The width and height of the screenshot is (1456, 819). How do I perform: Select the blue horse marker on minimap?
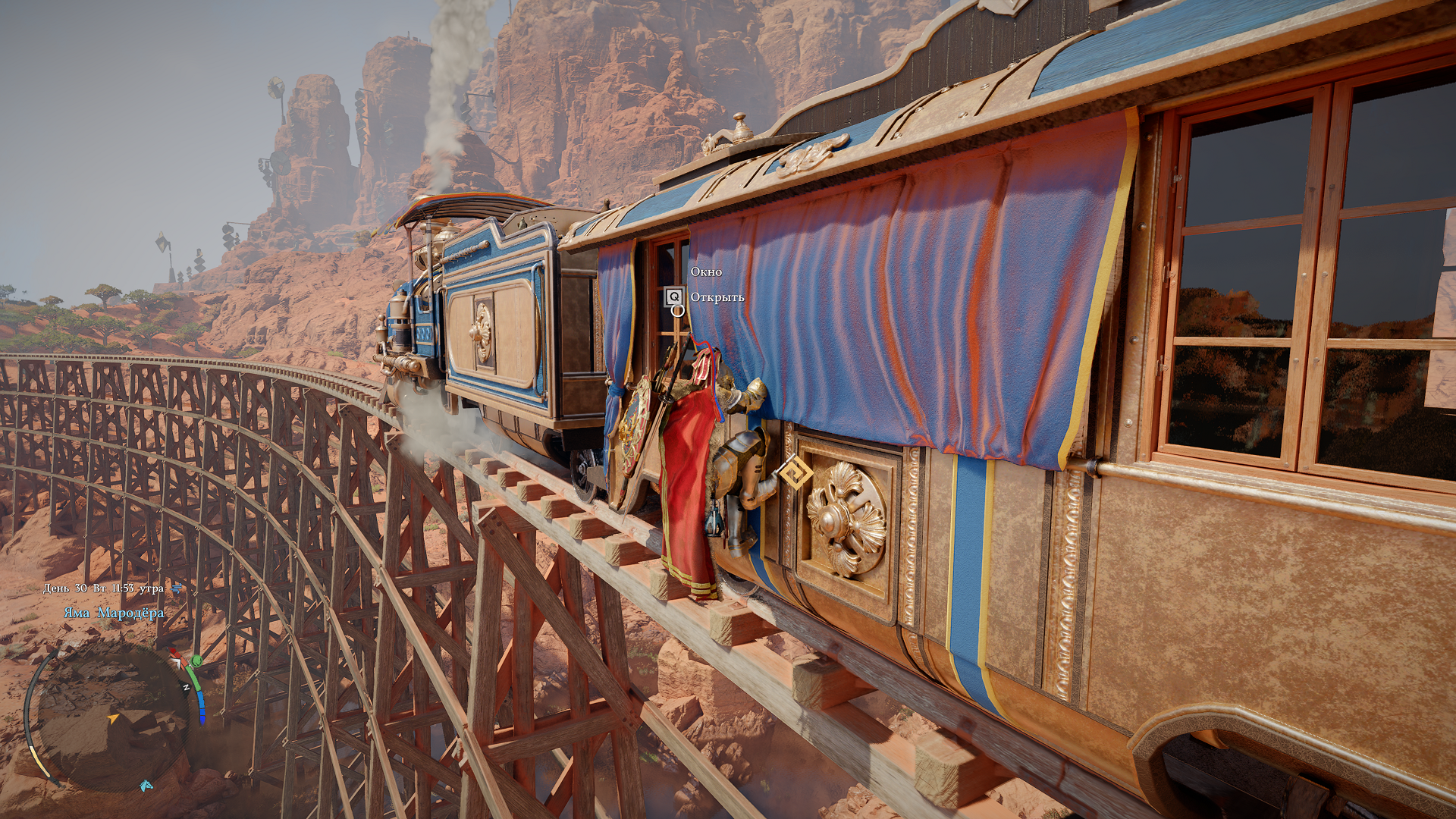[x=146, y=785]
